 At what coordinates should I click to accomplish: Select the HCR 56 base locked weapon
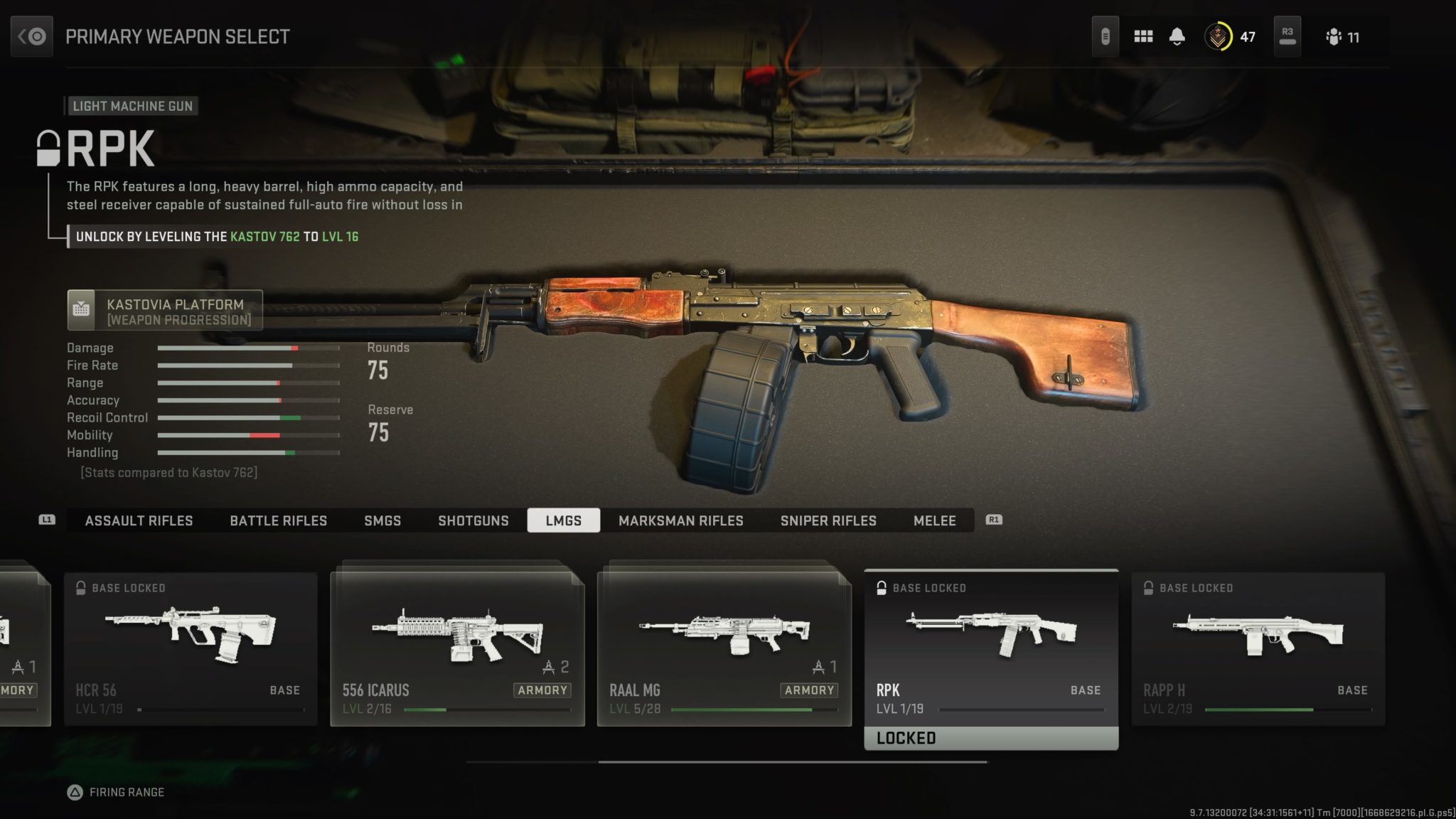pos(191,640)
